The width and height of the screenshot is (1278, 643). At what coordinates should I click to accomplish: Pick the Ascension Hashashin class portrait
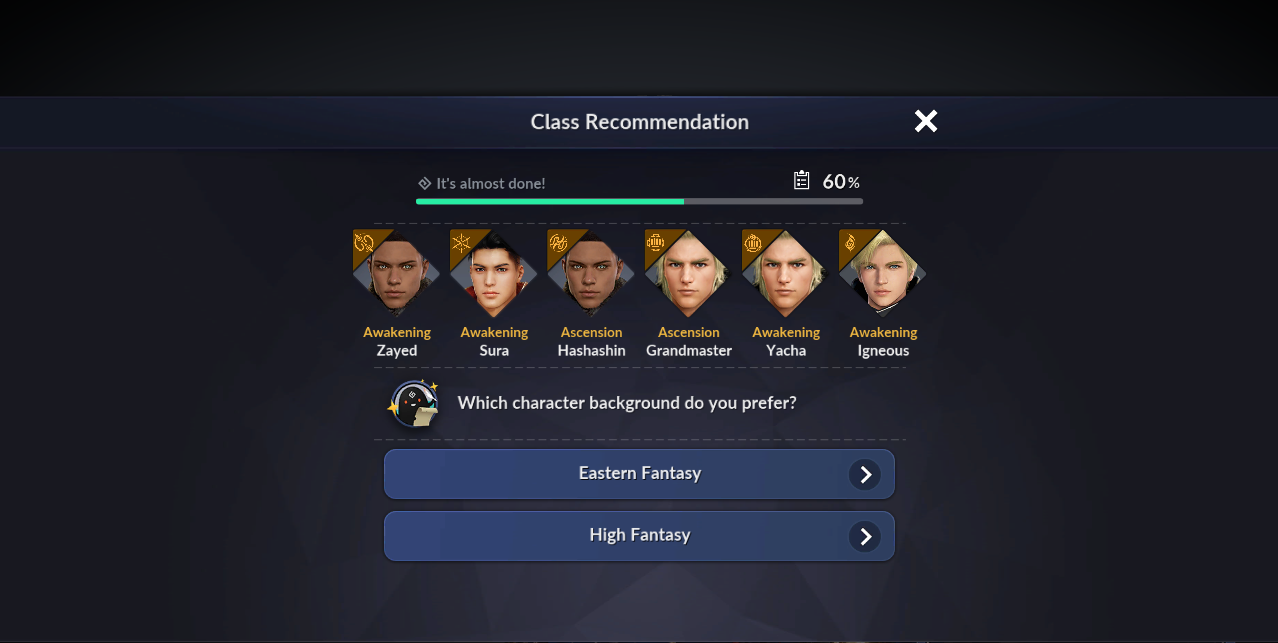[591, 274]
